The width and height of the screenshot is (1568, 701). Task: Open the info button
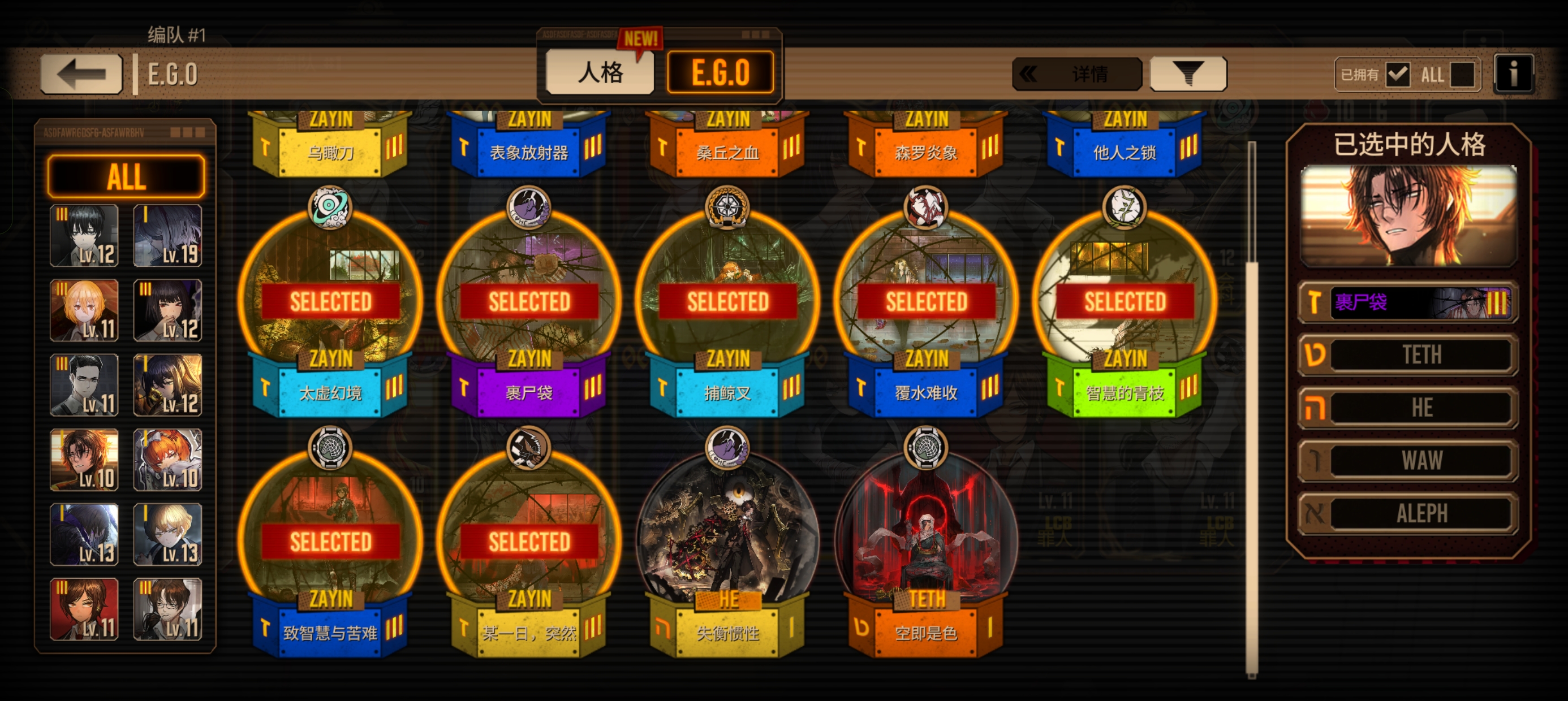tap(1513, 74)
